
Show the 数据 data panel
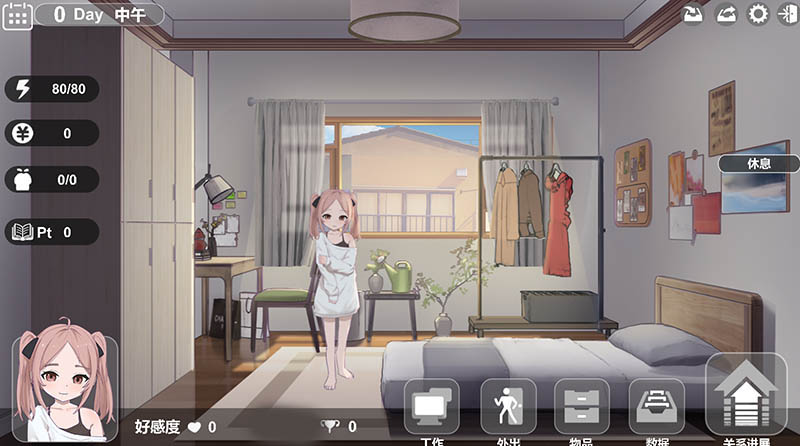[656, 408]
